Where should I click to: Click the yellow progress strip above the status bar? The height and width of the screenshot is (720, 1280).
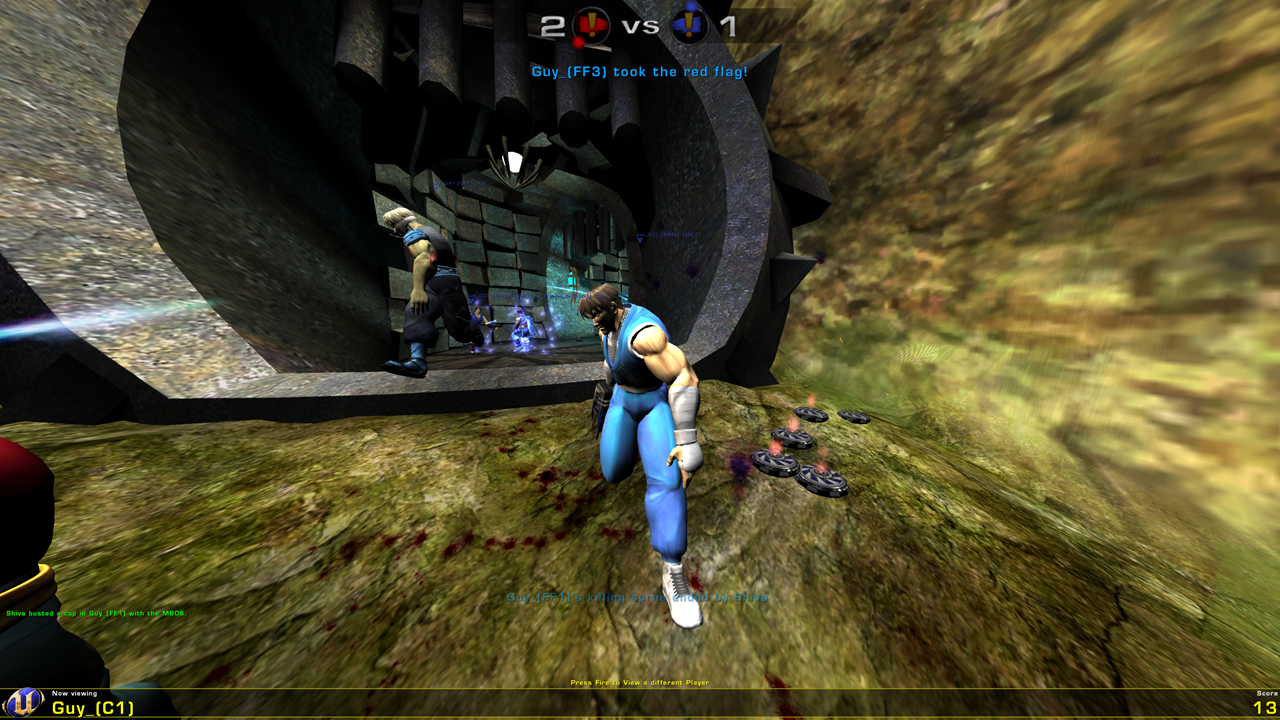click(x=640, y=687)
